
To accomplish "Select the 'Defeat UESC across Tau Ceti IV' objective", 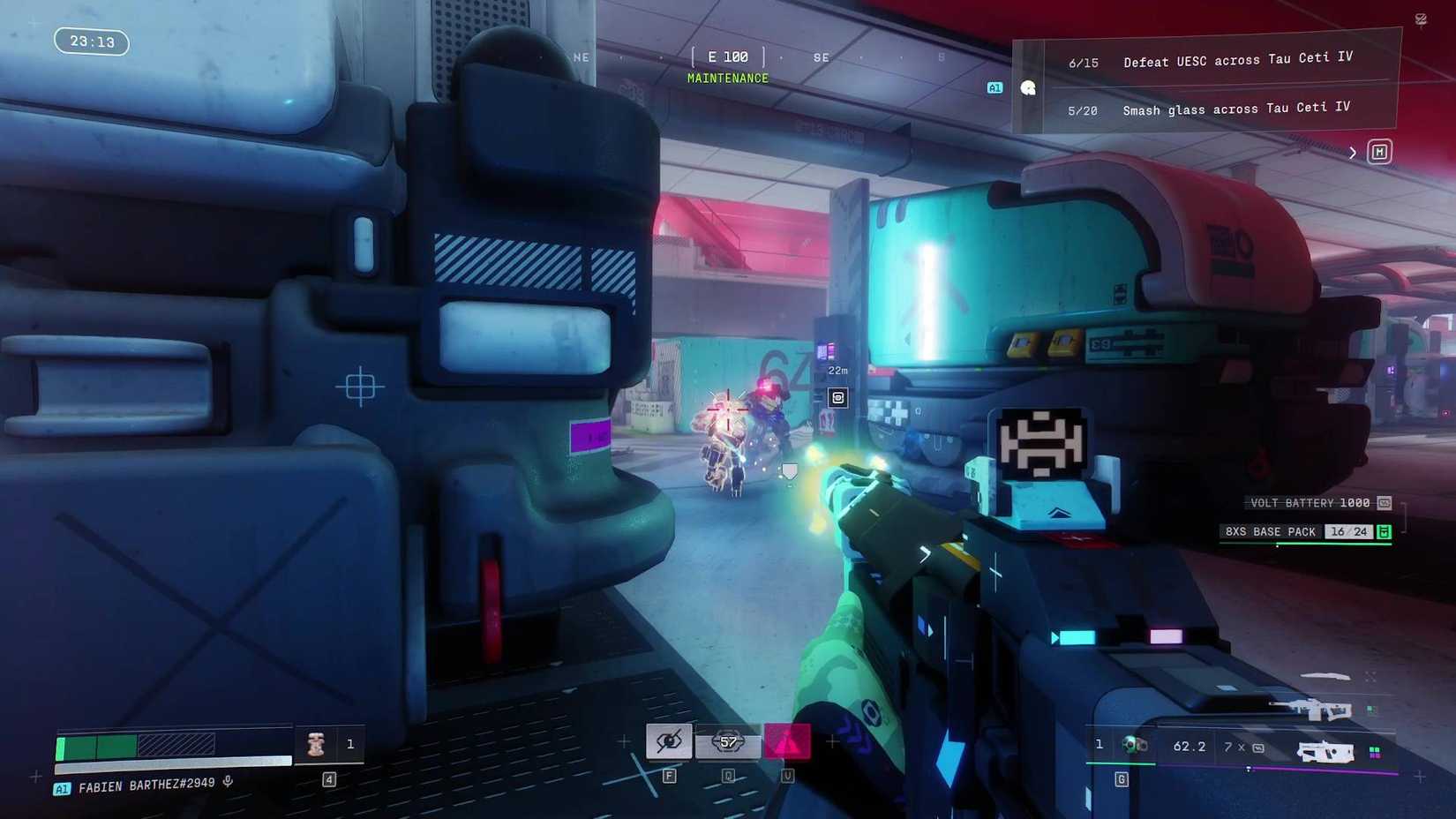I will click(1236, 59).
